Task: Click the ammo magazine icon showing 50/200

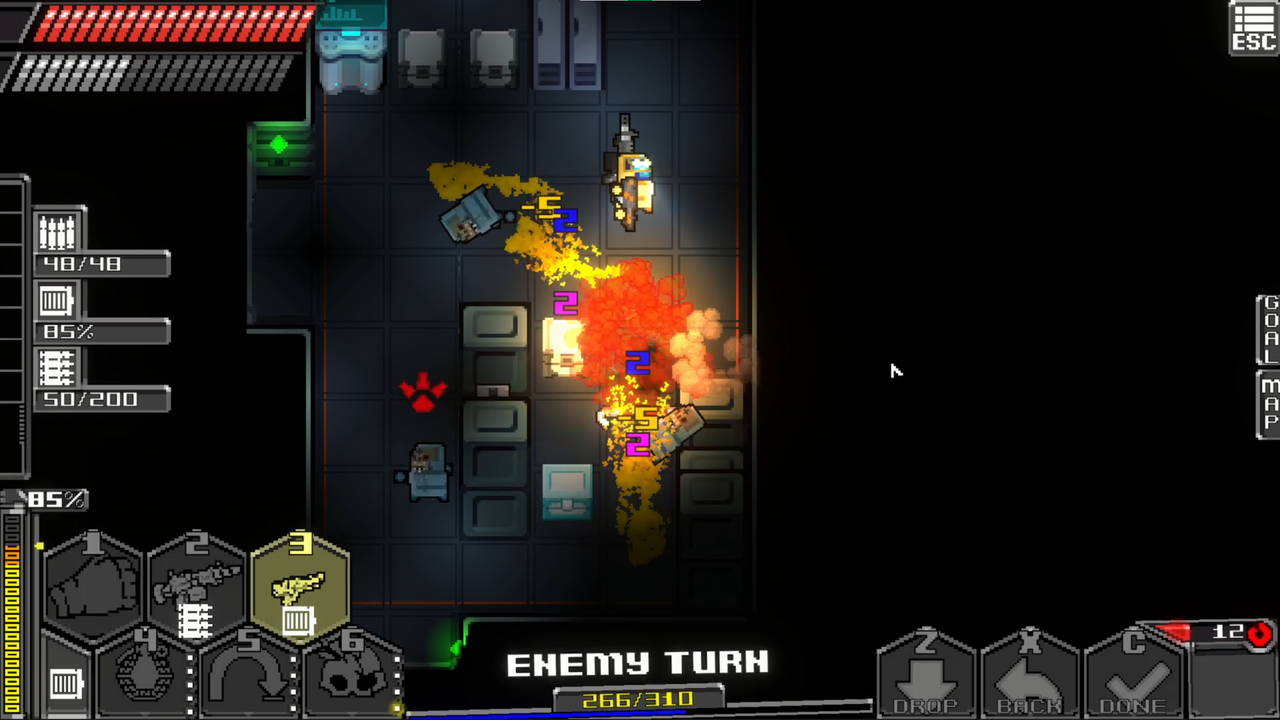Action: pos(57,368)
